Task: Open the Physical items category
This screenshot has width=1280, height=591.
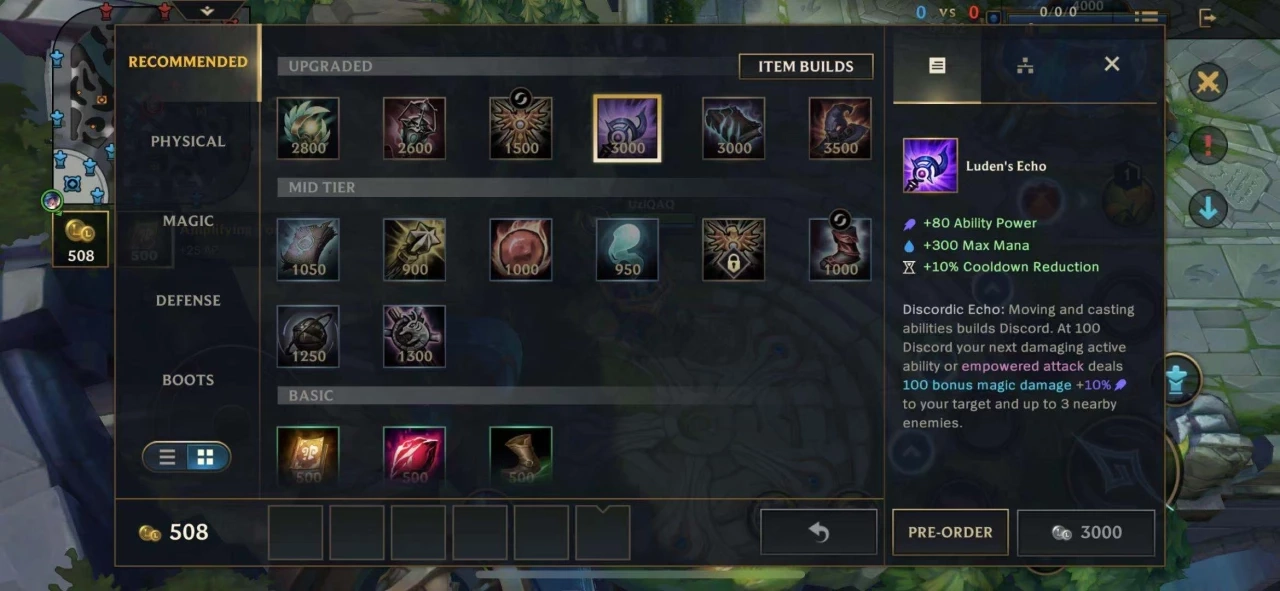Action: click(187, 141)
